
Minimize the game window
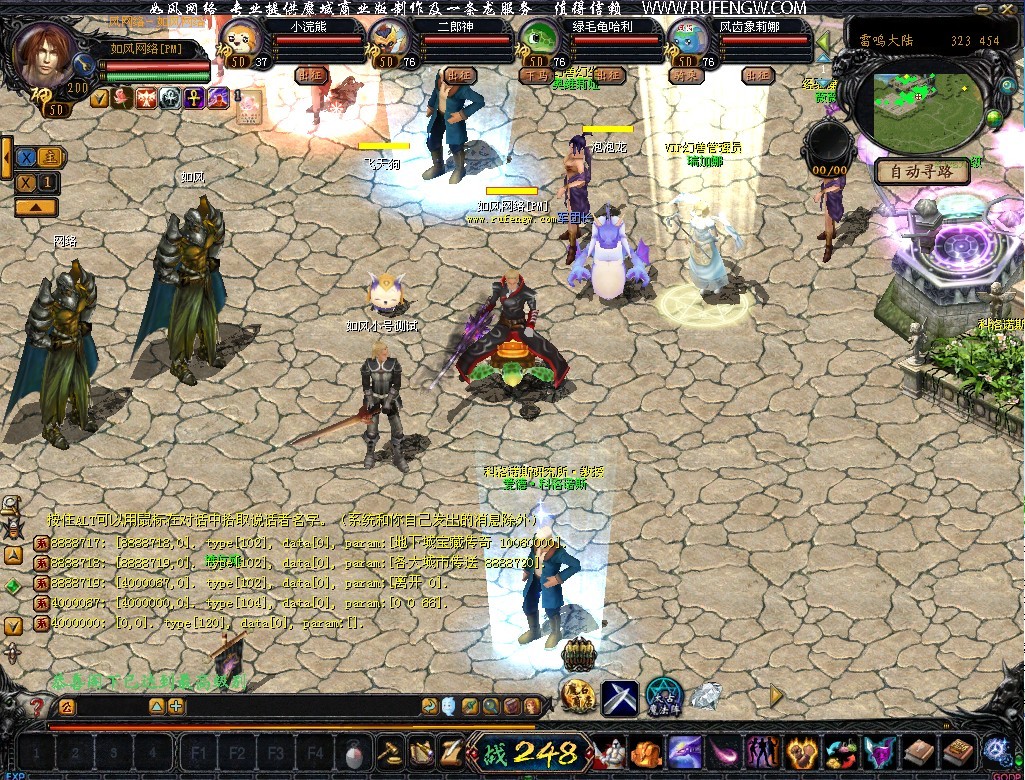(x=980, y=7)
